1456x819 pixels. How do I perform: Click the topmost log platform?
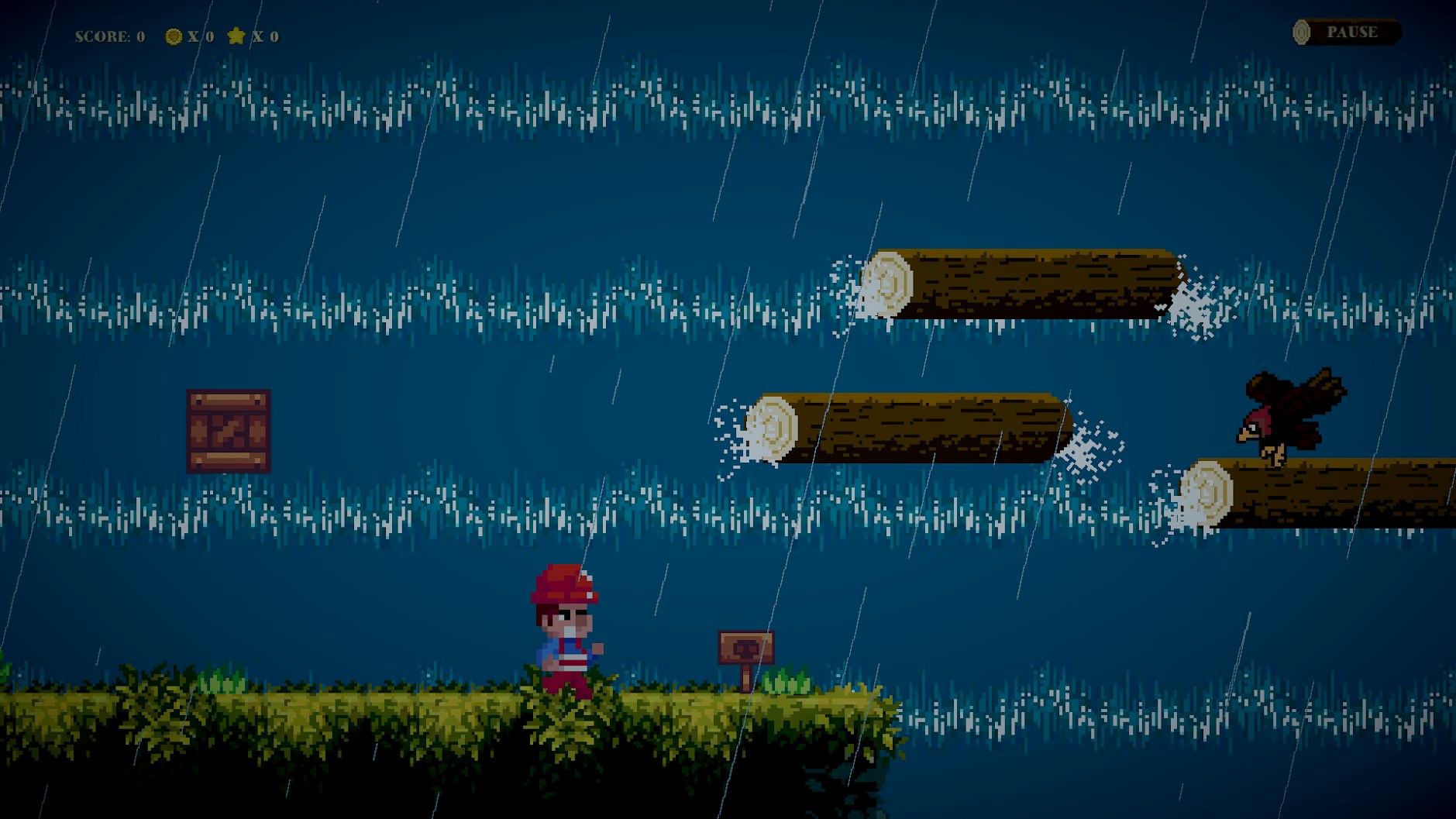point(1023,283)
